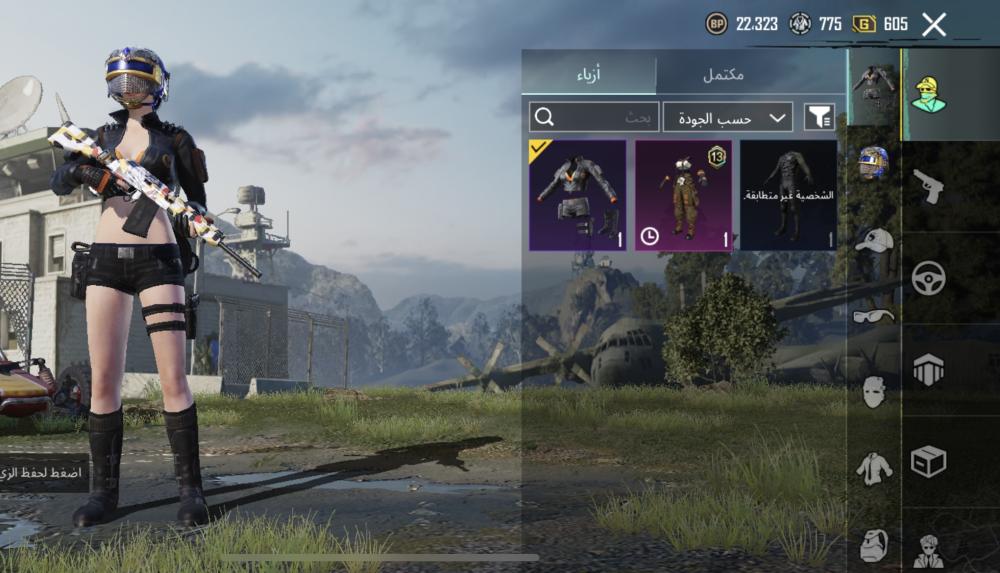Viewport: 1000px width, 573px height.
Task: Select the baseball cap subcategory
Action: coord(874,240)
